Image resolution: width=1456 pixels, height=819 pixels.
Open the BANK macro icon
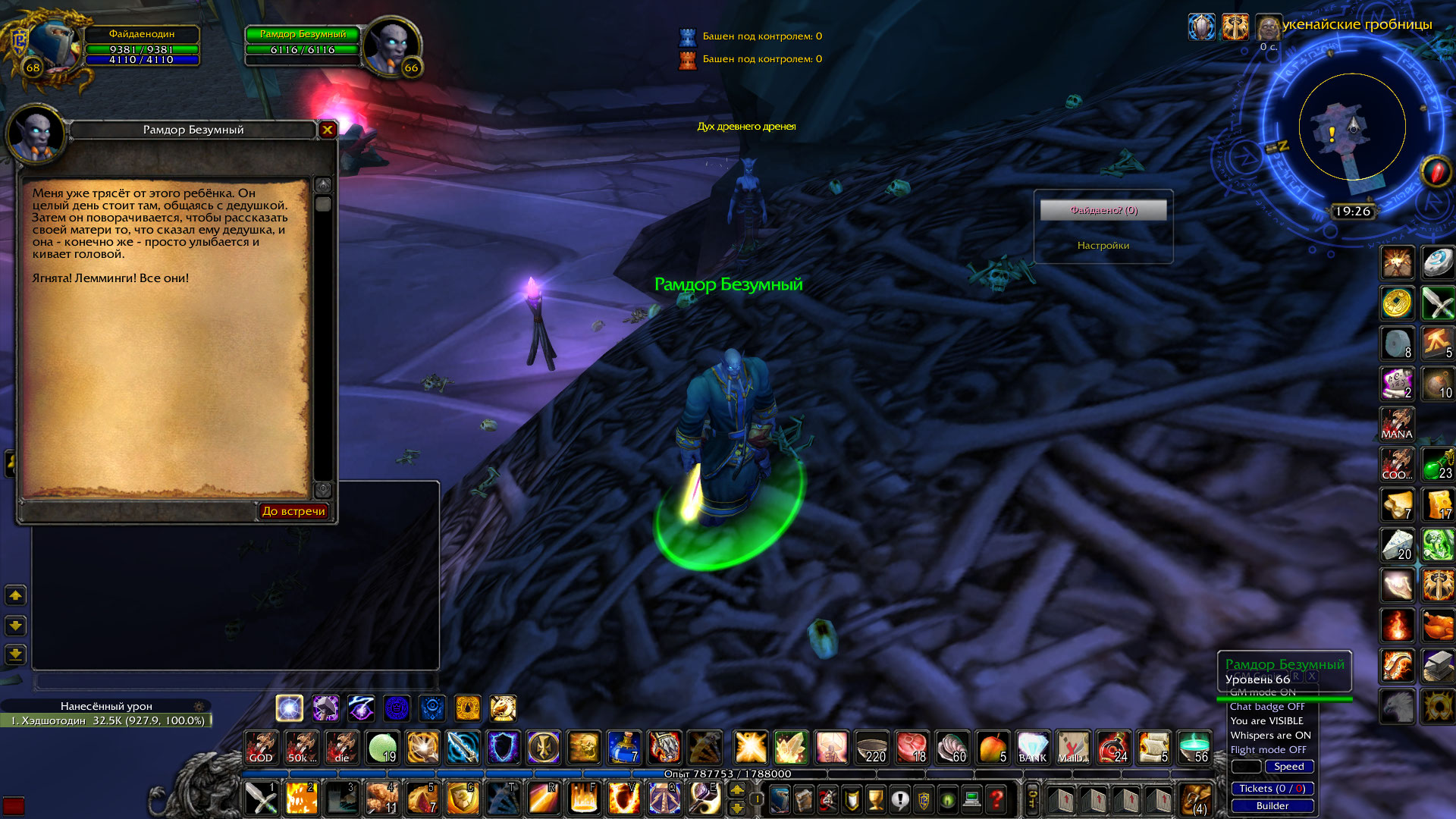click(x=1033, y=748)
